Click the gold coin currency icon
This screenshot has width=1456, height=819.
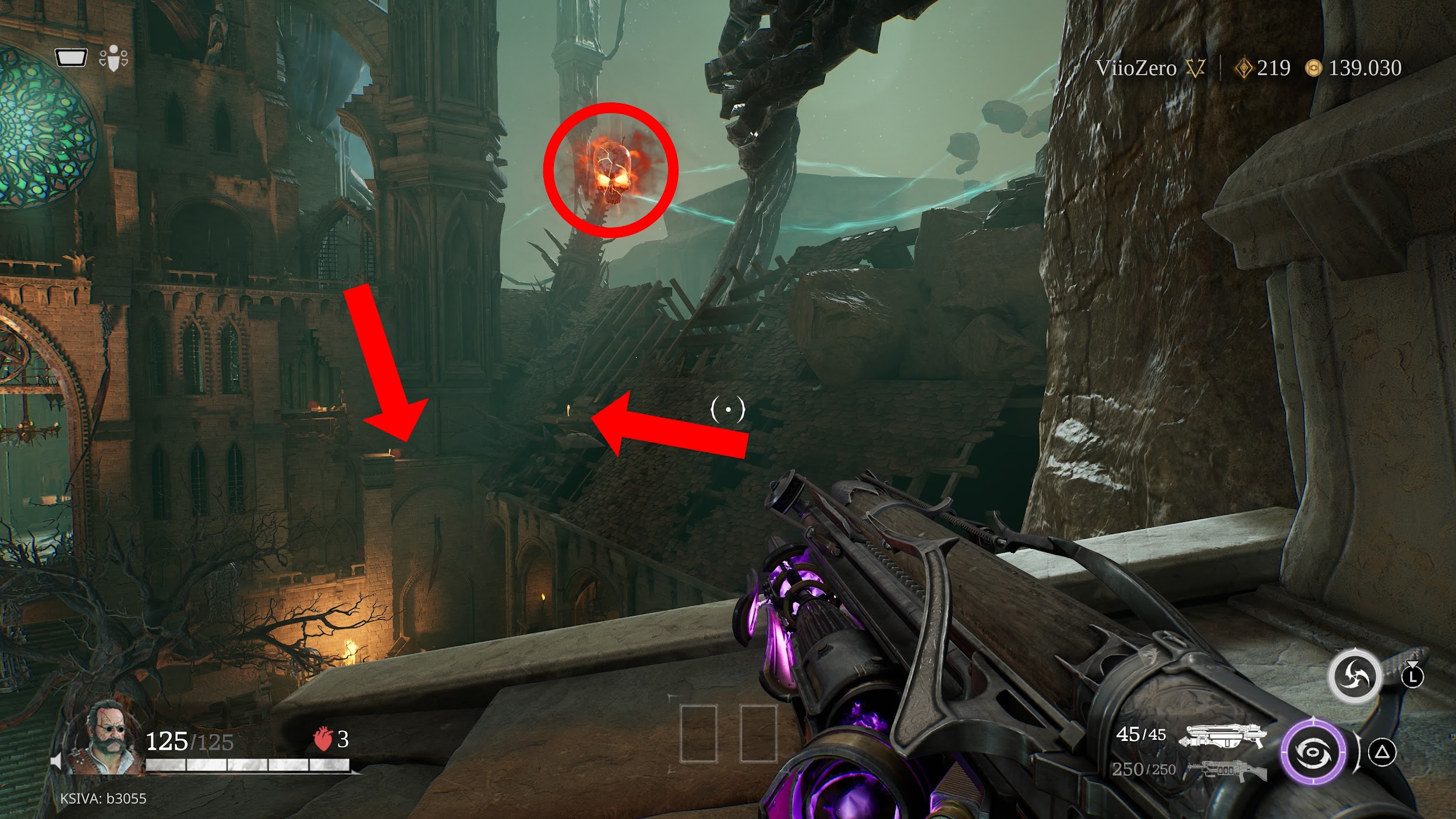(x=1313, y=69)
